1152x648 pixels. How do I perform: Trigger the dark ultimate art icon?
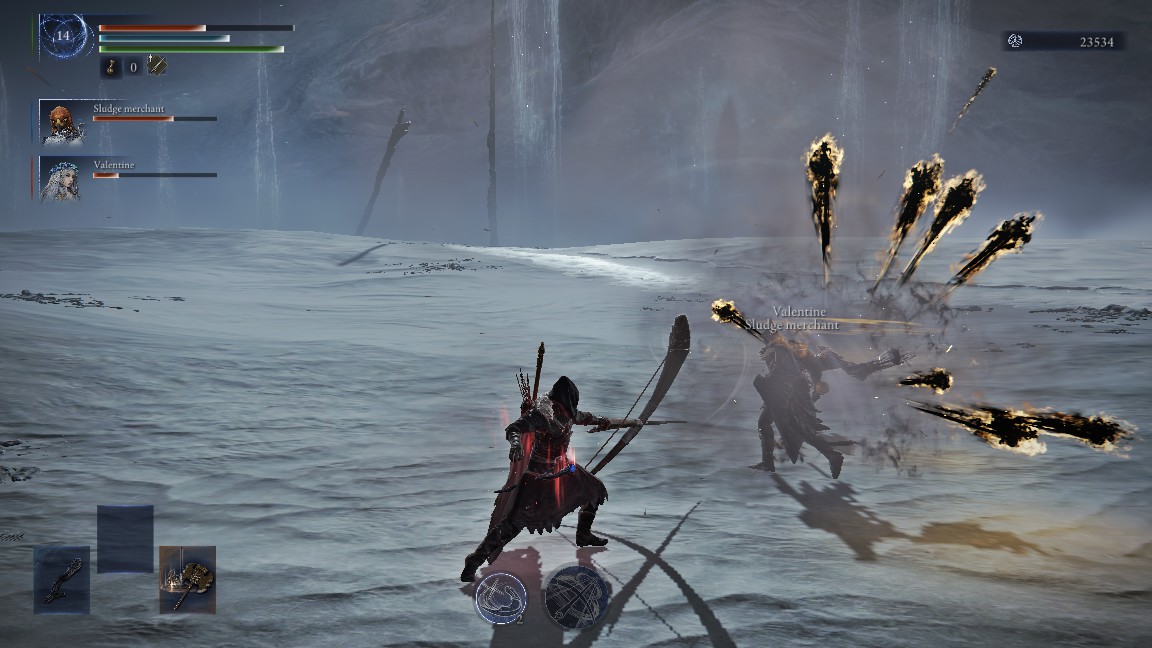pyautogui.click(x=577, y=596)
